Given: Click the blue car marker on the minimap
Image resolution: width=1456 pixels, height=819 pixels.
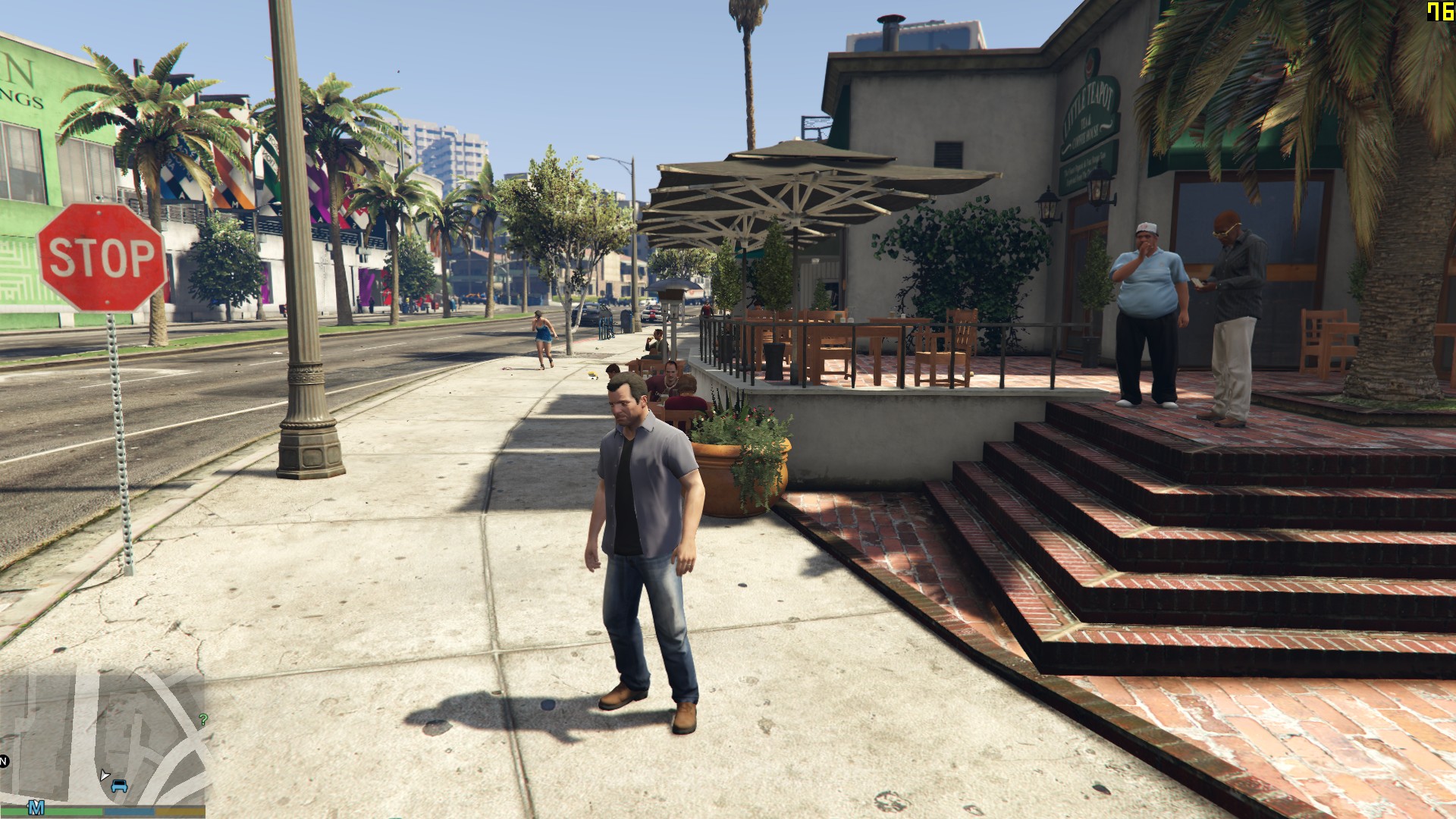Looking at the screenshot, I should 119,786.
